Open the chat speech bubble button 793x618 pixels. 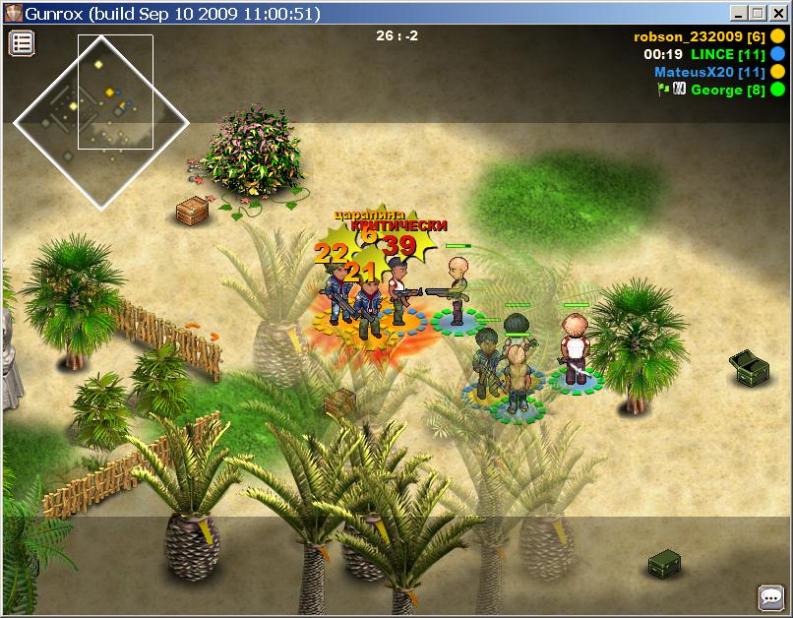[771, 598]
